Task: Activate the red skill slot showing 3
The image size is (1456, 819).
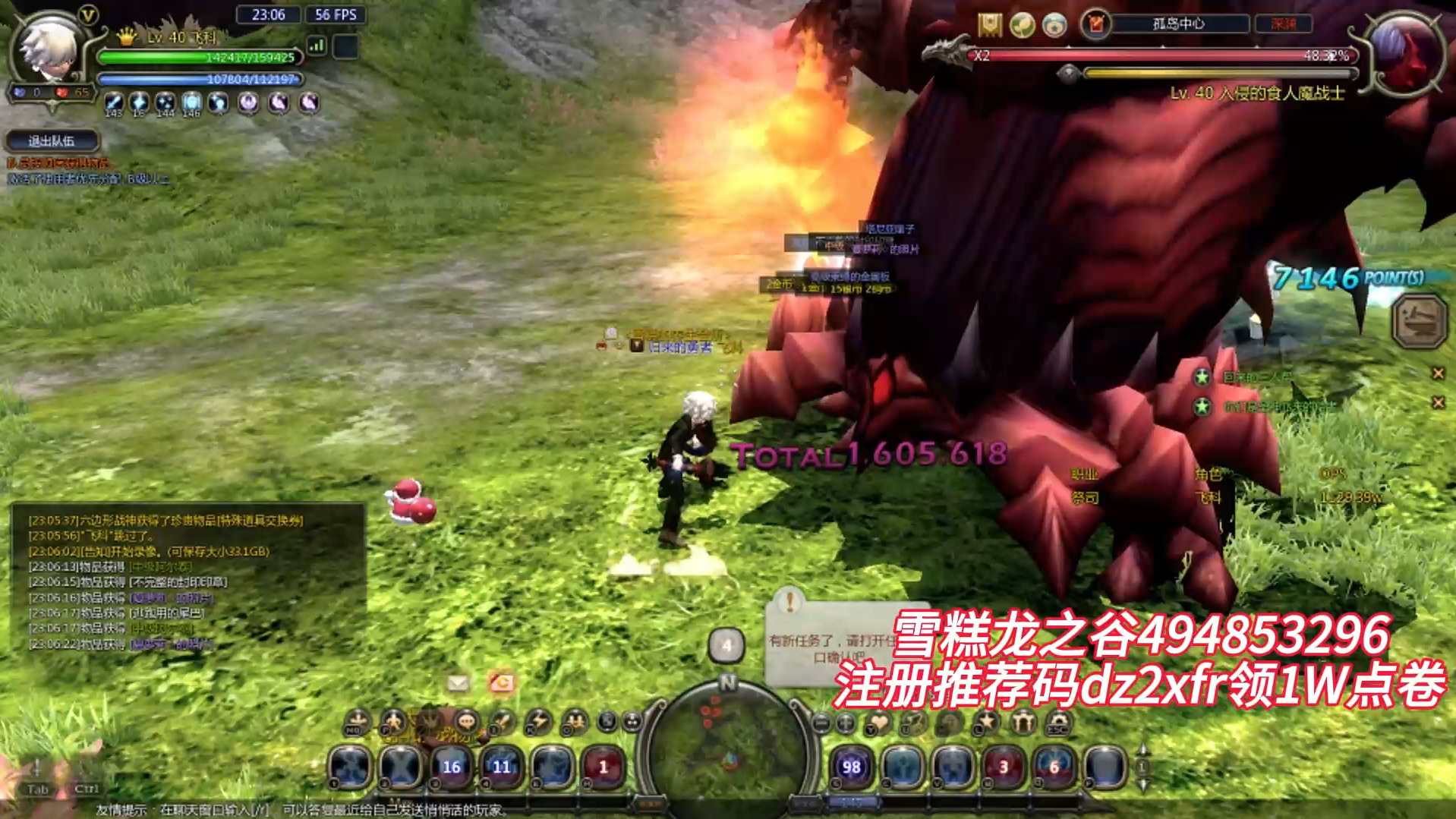Action: coord(1003,767)
